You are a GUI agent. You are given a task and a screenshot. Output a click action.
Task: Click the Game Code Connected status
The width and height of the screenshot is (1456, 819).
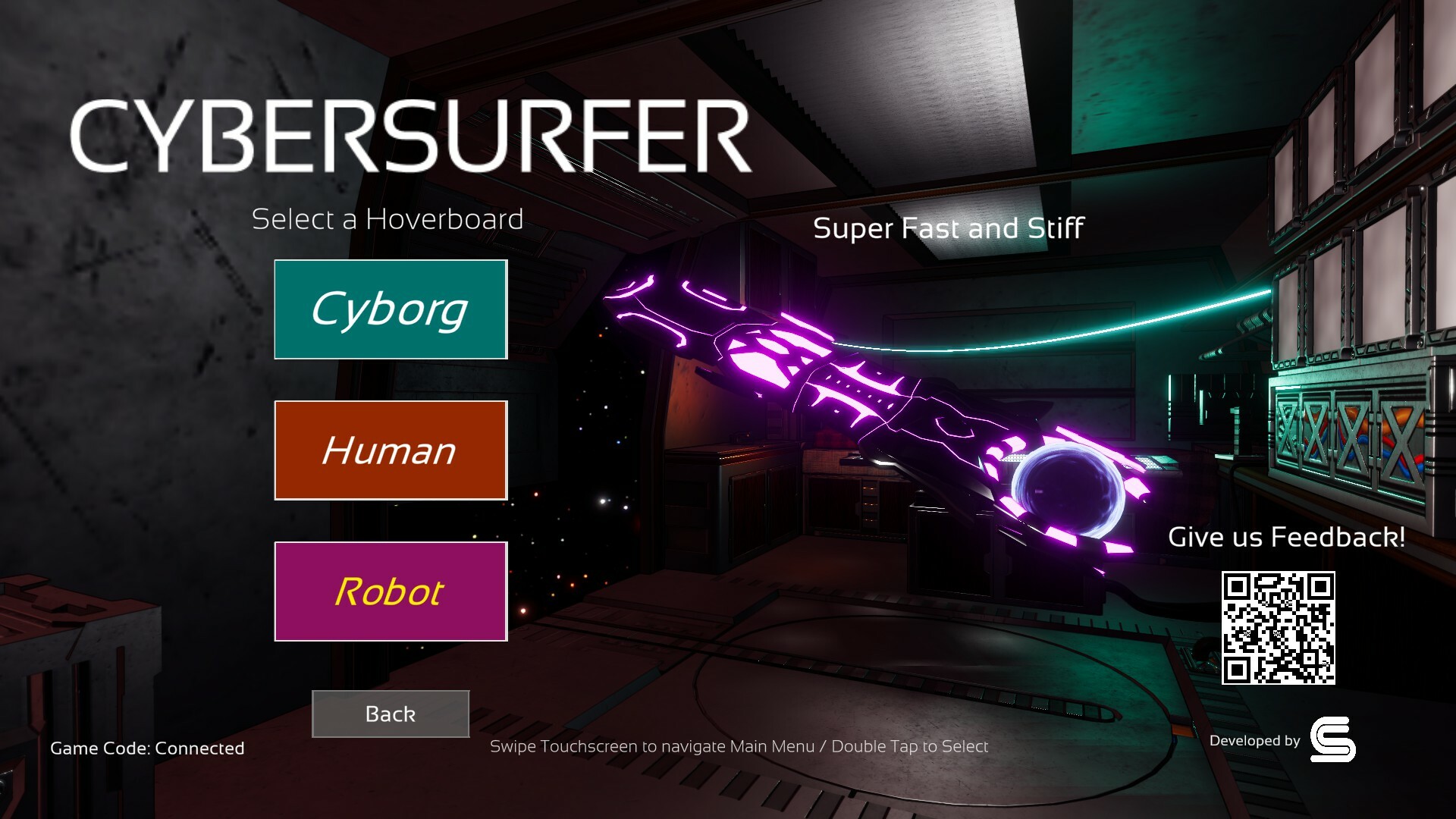pyautogui.click(x=146, y=748)
